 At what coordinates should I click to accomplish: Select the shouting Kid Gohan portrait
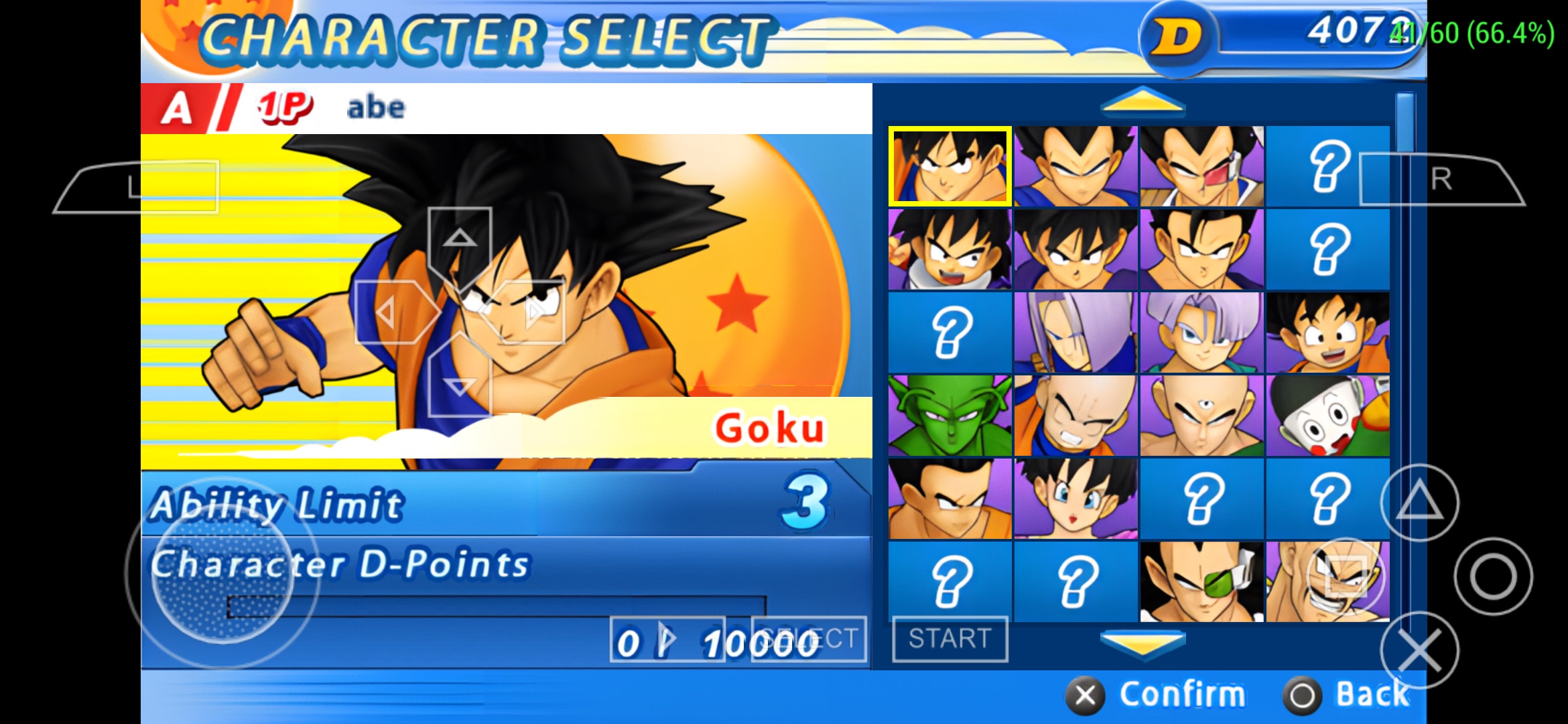(x=950, y=249)
